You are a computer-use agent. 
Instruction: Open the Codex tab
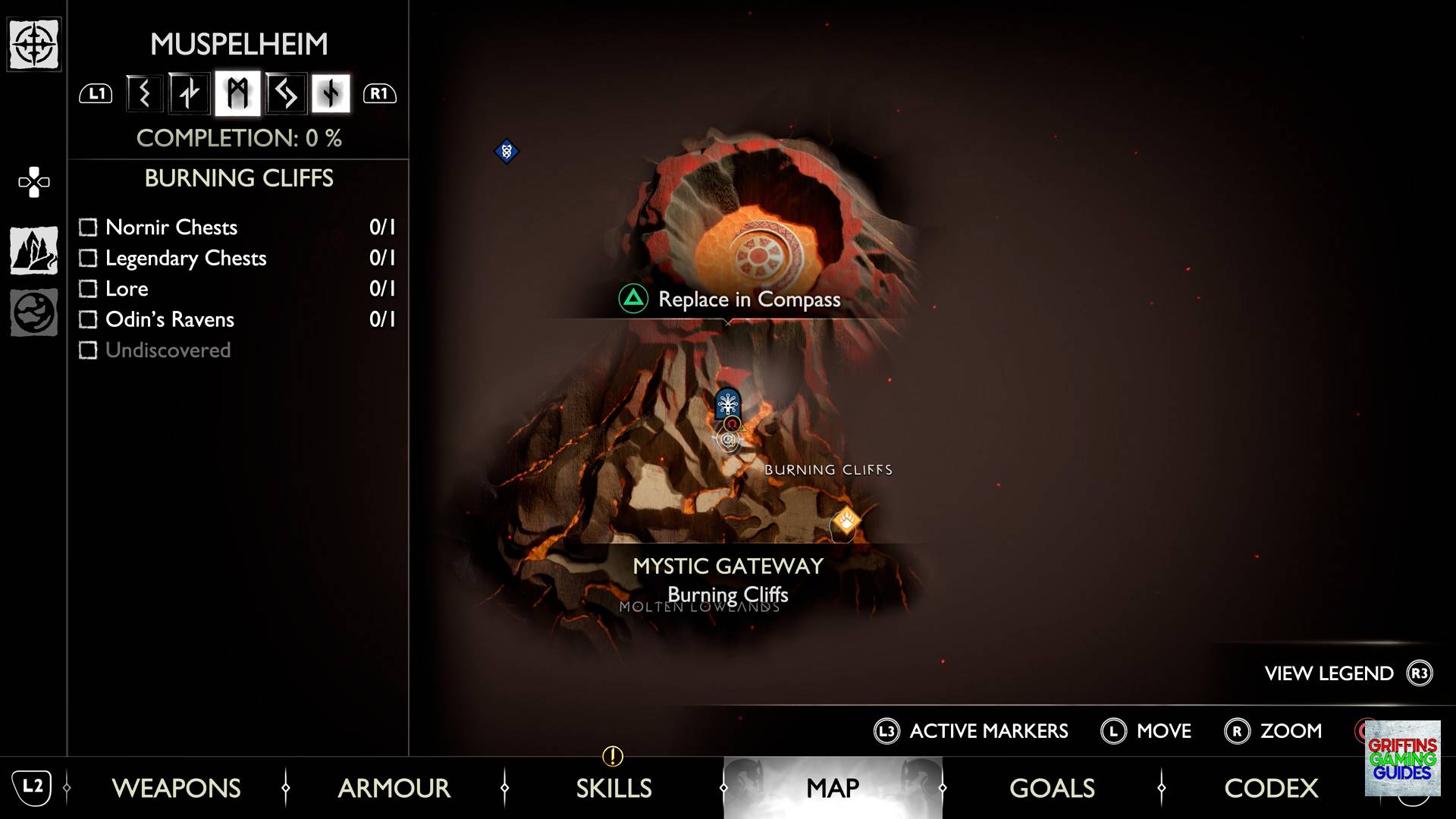tap(1271, 788)
